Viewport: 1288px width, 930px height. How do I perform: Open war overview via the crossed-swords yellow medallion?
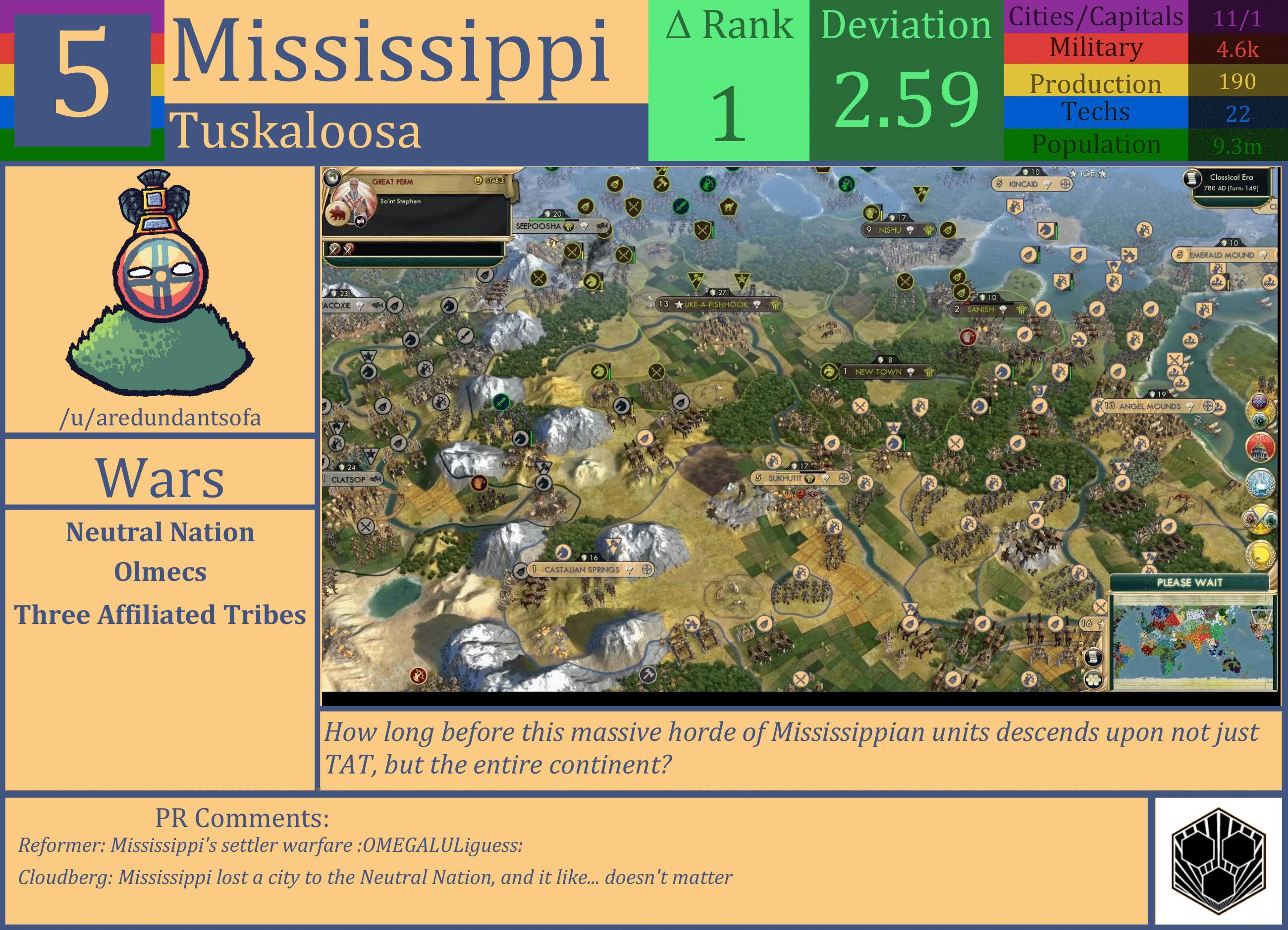tap(1261, 519)
